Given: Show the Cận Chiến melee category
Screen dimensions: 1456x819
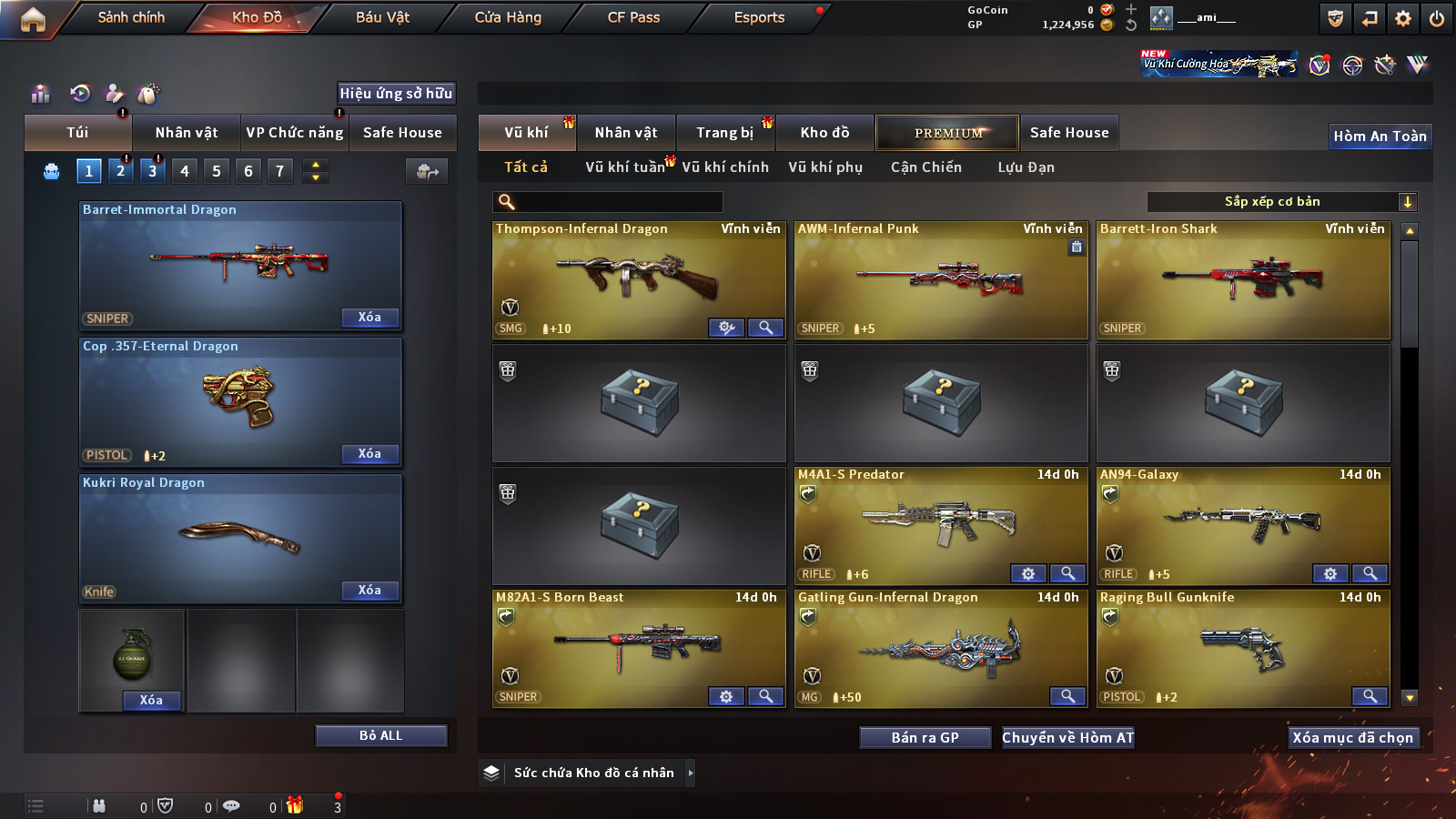Looking at the screenshot, I should coord(925,167).
